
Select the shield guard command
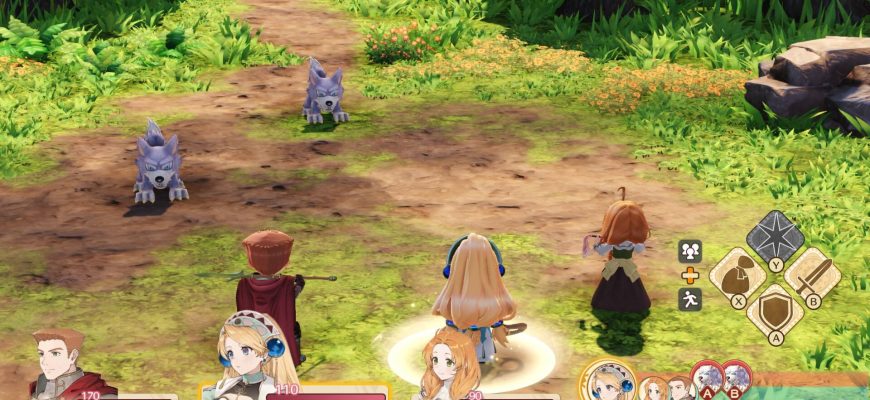click(775, 313)
